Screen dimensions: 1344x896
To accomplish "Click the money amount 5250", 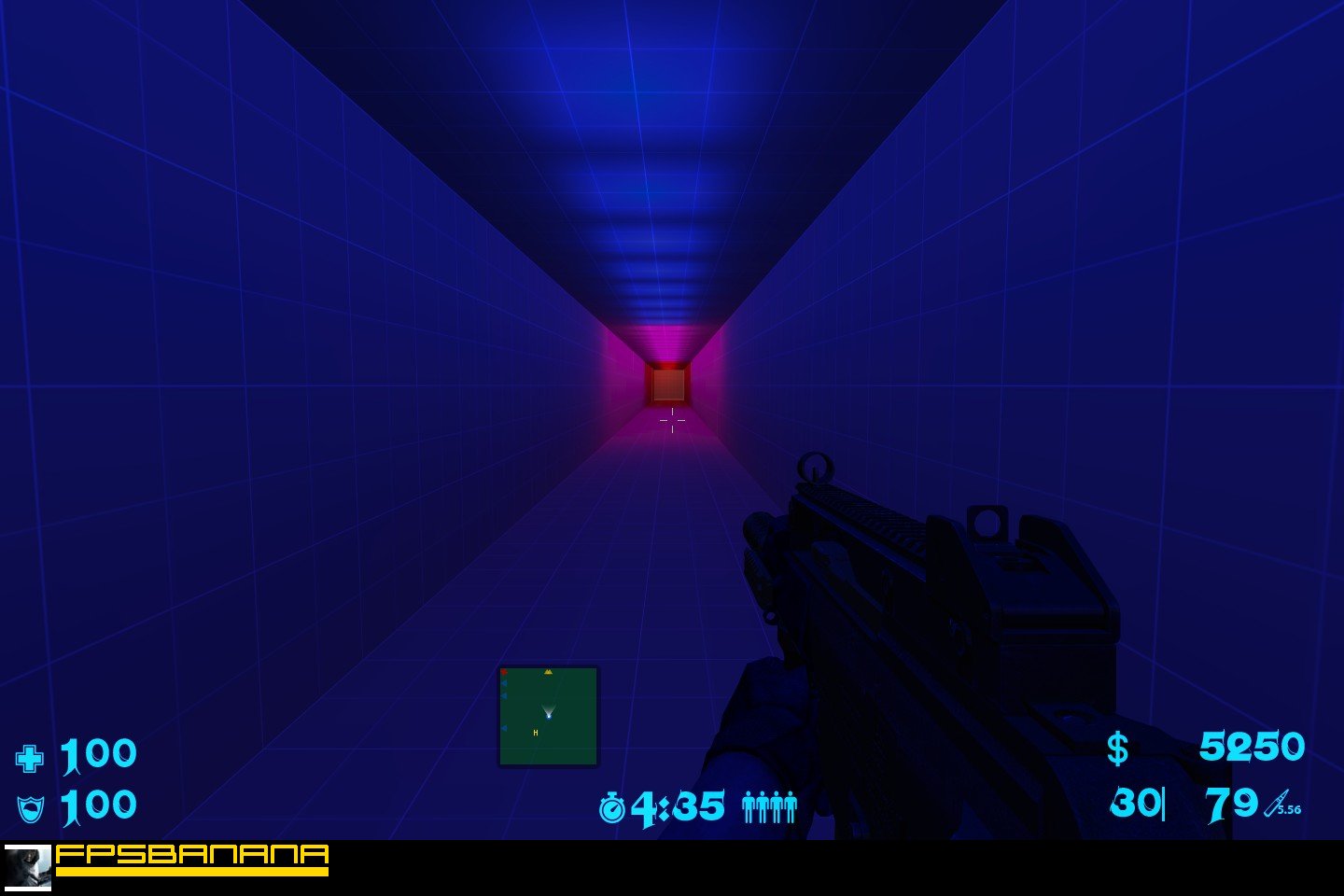I will tap(1253, 747).
